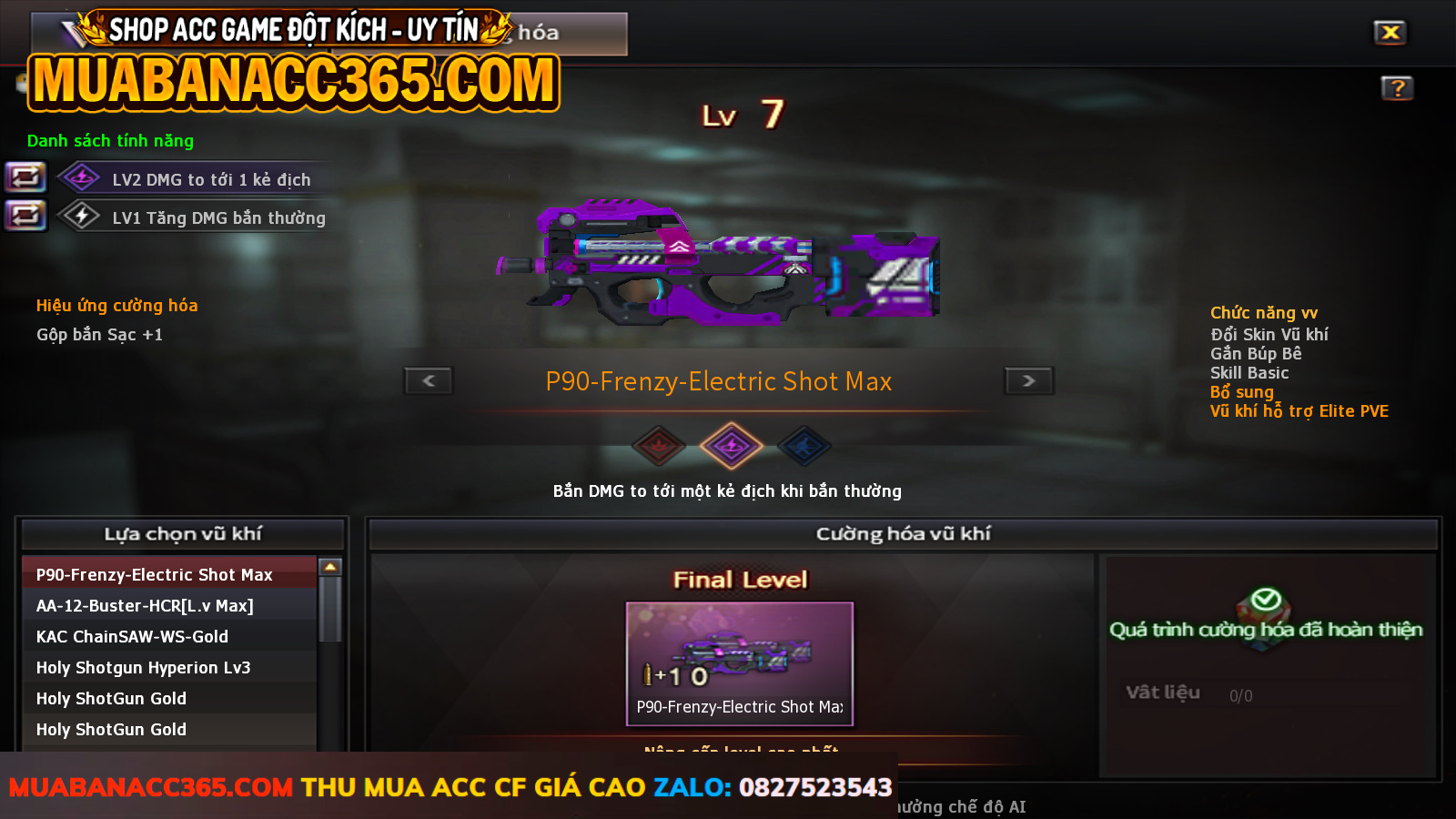
Task: Select KAC ChainSAW-WS-Gold weapon
Action: [132, 637]
